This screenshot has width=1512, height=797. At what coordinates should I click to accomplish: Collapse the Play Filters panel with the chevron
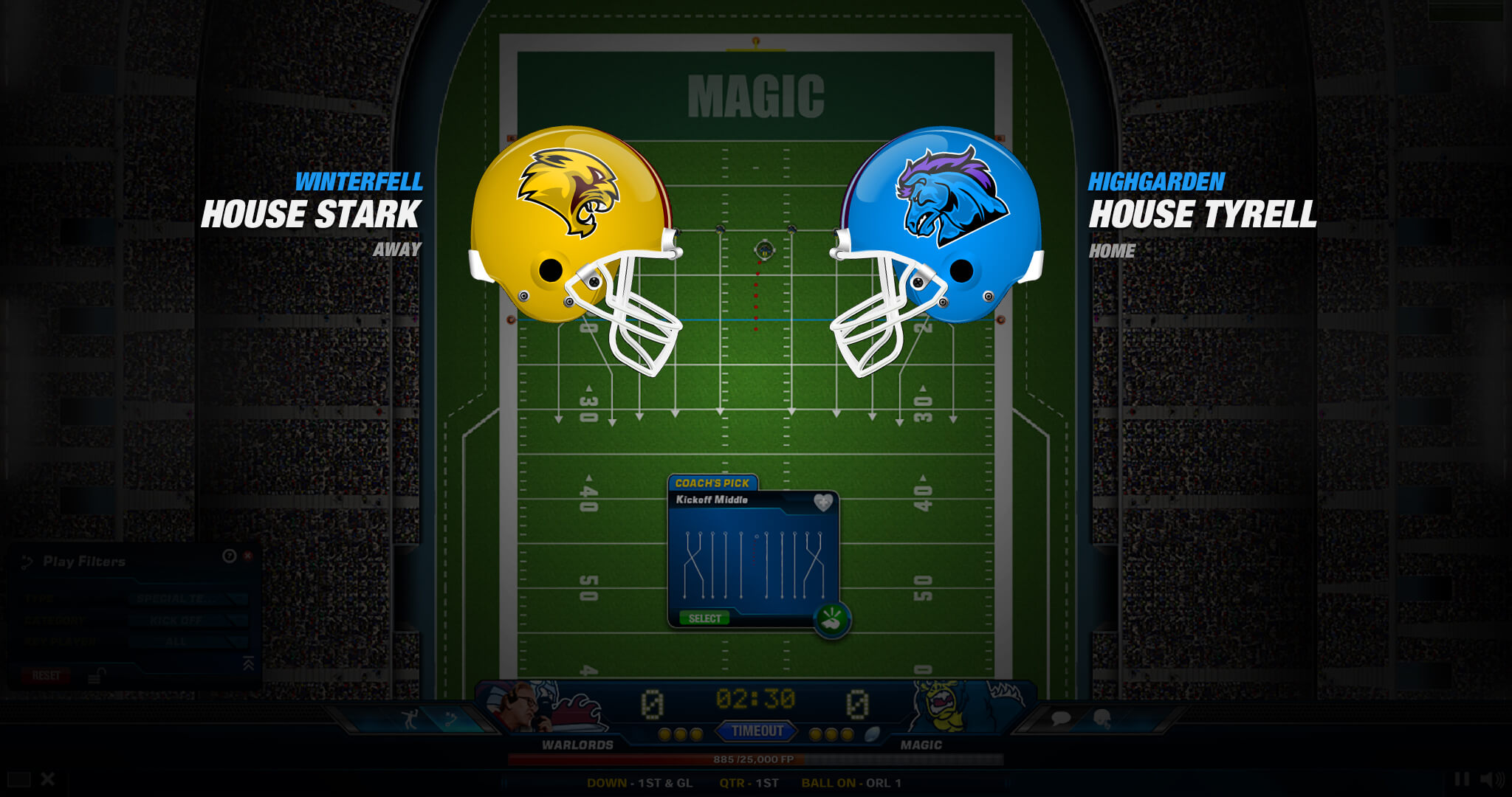pyautogui.click(x=248, y=665)
